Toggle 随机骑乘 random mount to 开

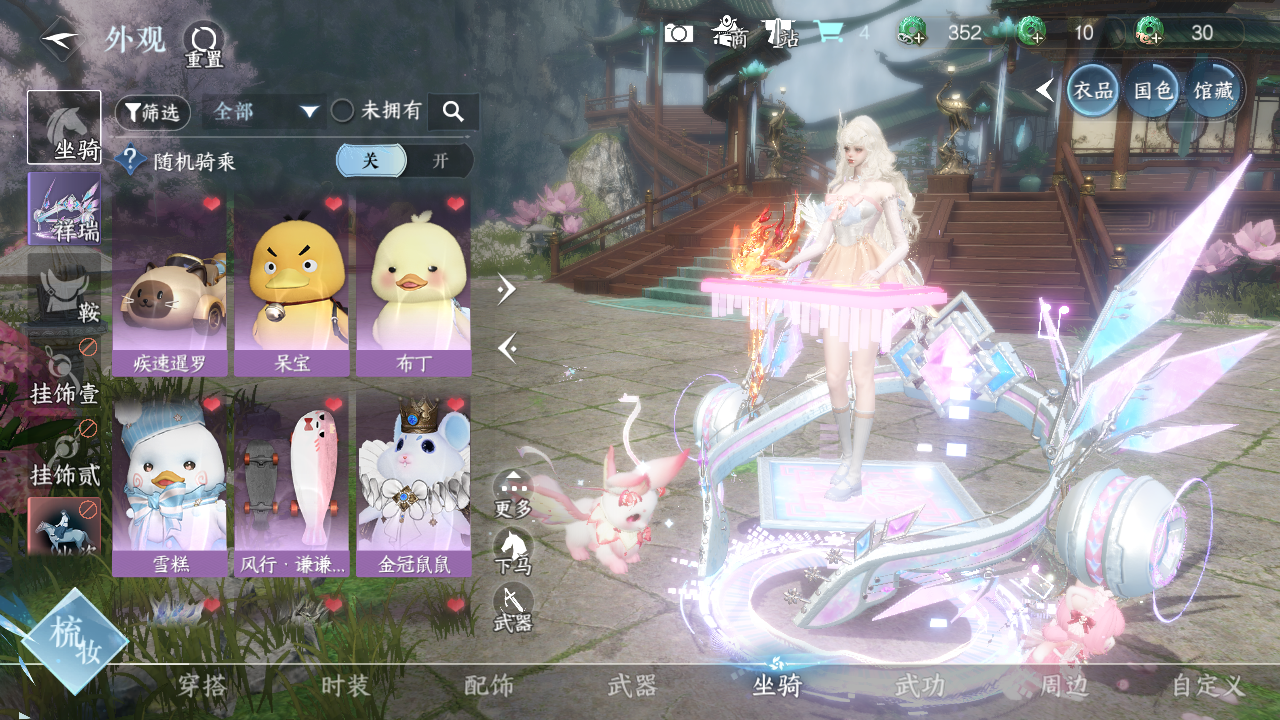pos(440,161)
